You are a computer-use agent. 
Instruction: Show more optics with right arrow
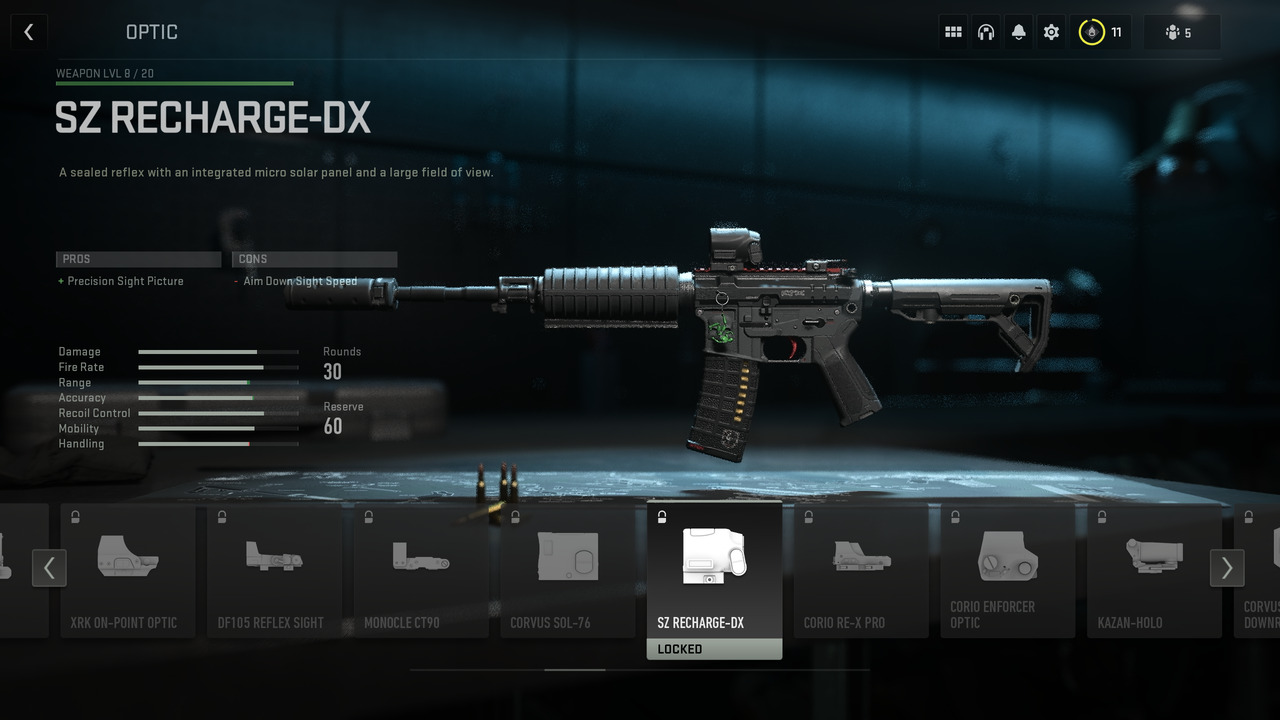(x=1227, y=568)
